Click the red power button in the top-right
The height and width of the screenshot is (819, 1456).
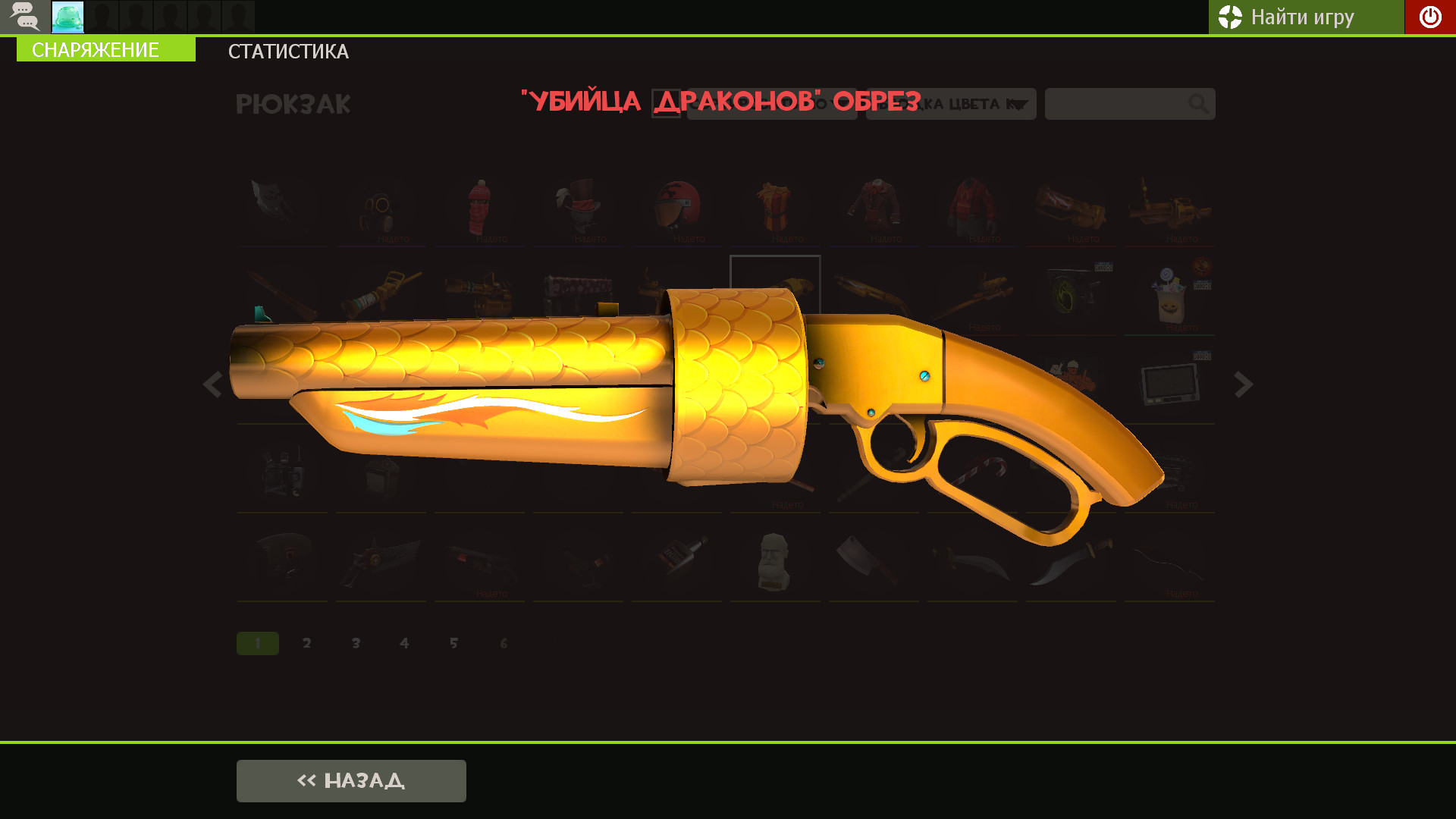pyautogui.click(x=1429, y=17)
